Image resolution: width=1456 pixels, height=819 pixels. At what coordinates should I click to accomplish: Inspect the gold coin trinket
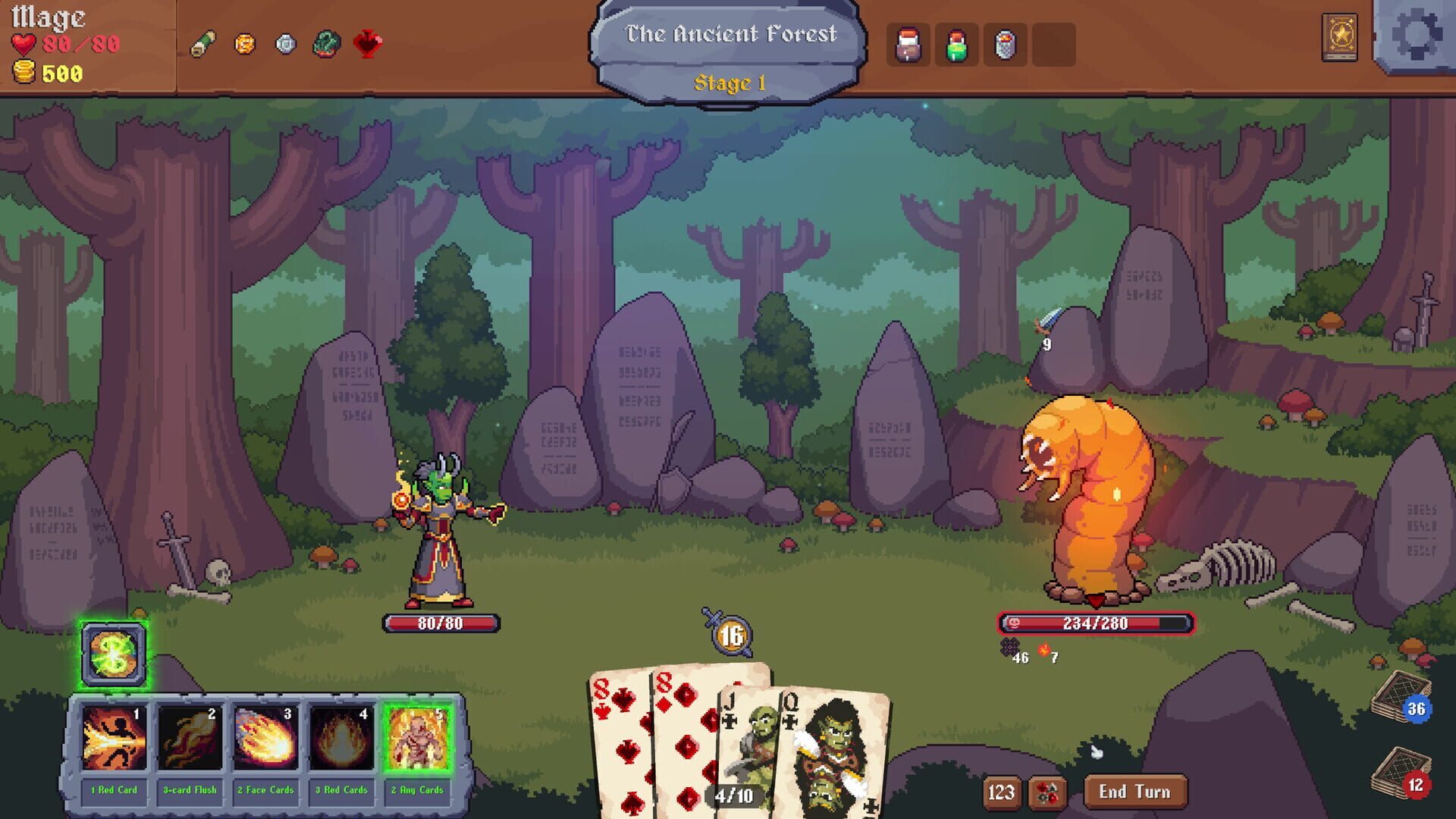[x=246, y=45]
